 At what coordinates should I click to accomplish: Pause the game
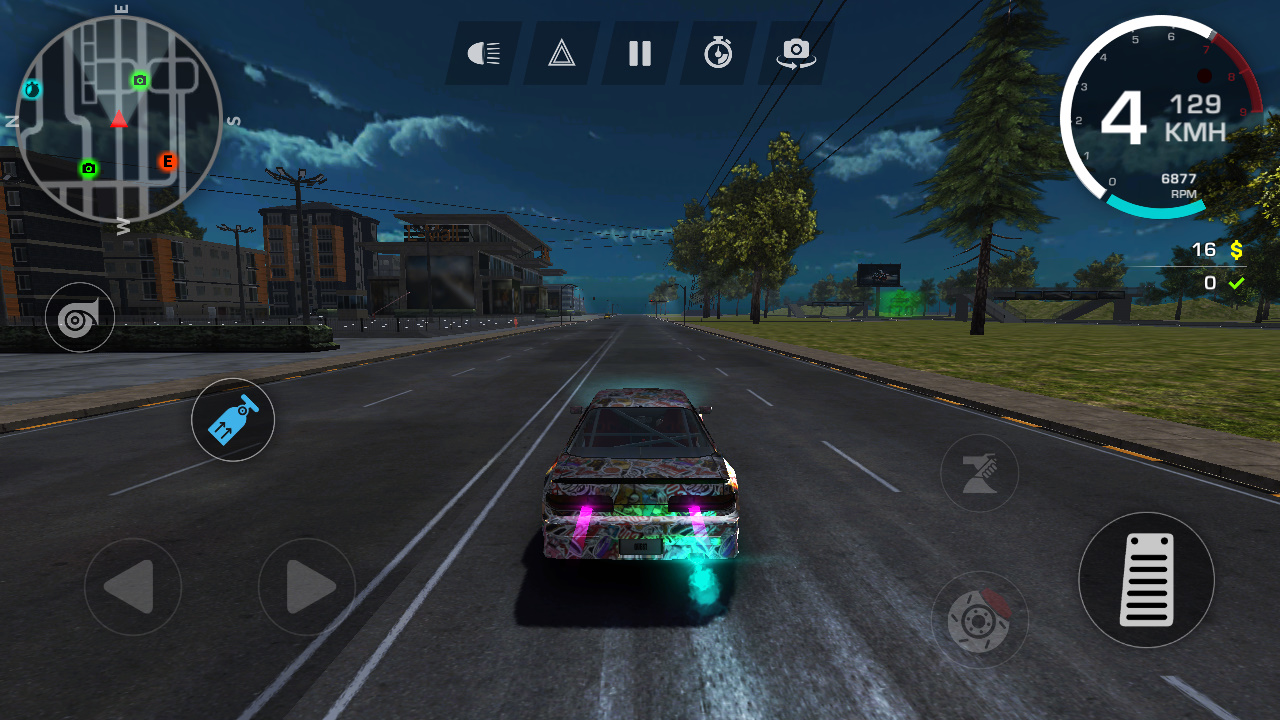(638, 54)
